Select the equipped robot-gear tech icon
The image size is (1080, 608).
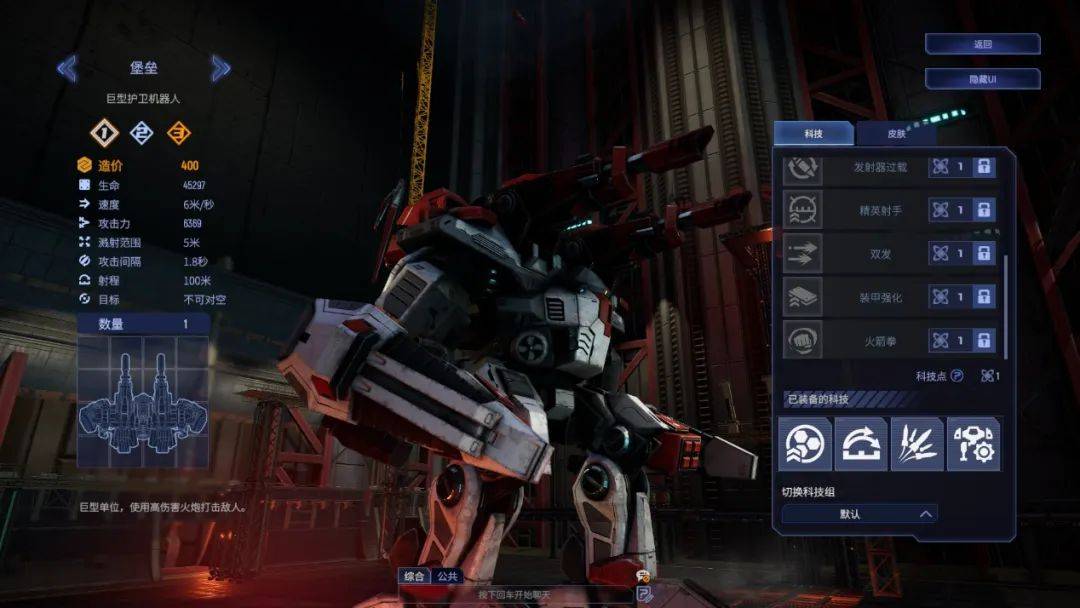click(x=973, y=444)
